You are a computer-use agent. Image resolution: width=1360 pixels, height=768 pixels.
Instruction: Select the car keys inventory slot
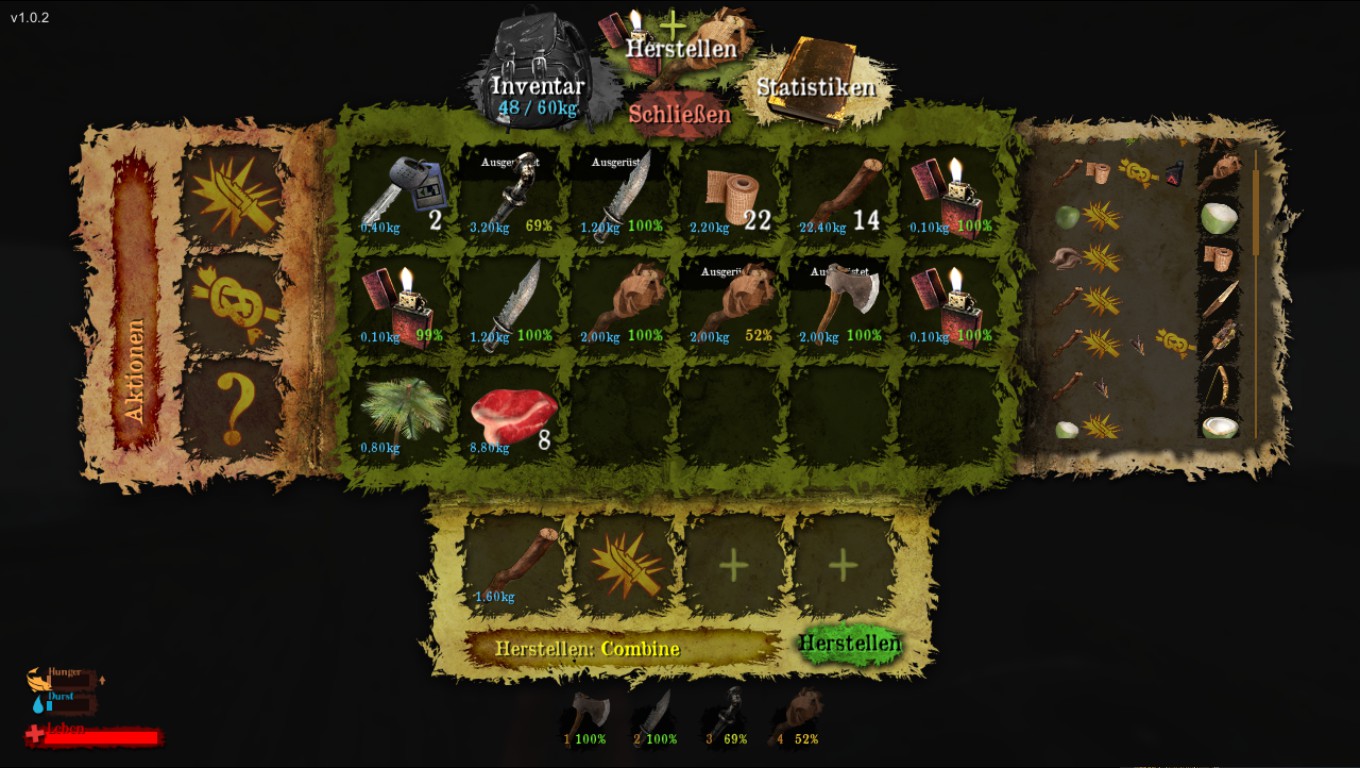[x=401, y=194]
